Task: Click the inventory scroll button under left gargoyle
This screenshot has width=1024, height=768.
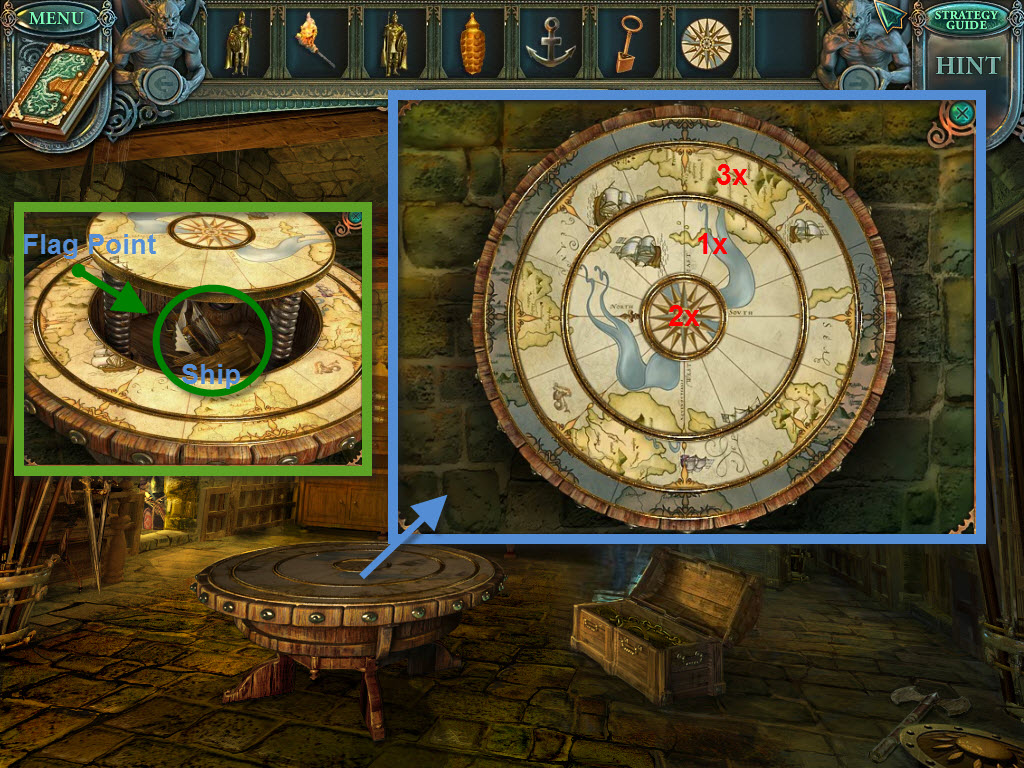Action: coord(160,84)
